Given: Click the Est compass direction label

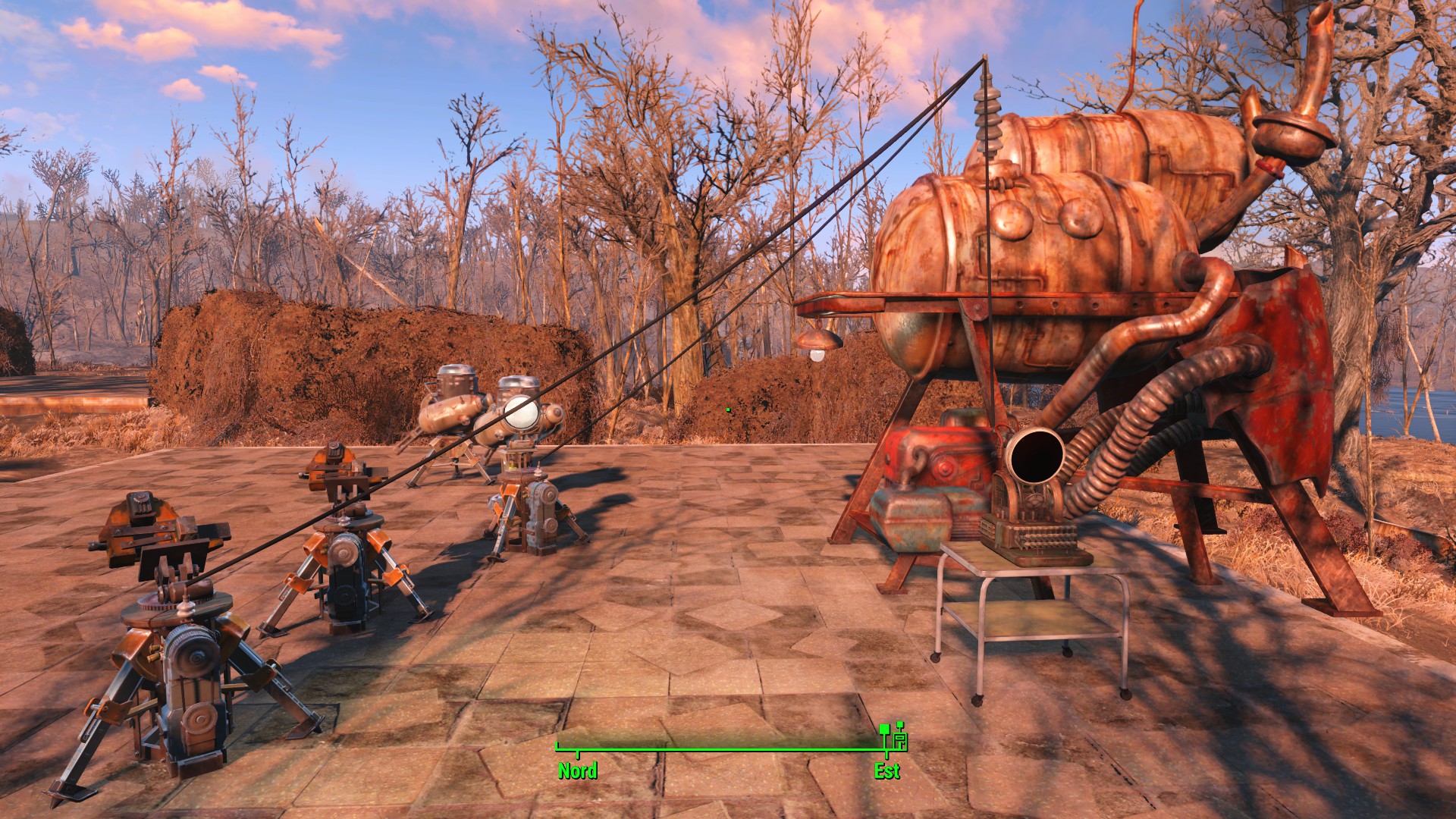Looking at the screenshot, I should pos(886,771).
